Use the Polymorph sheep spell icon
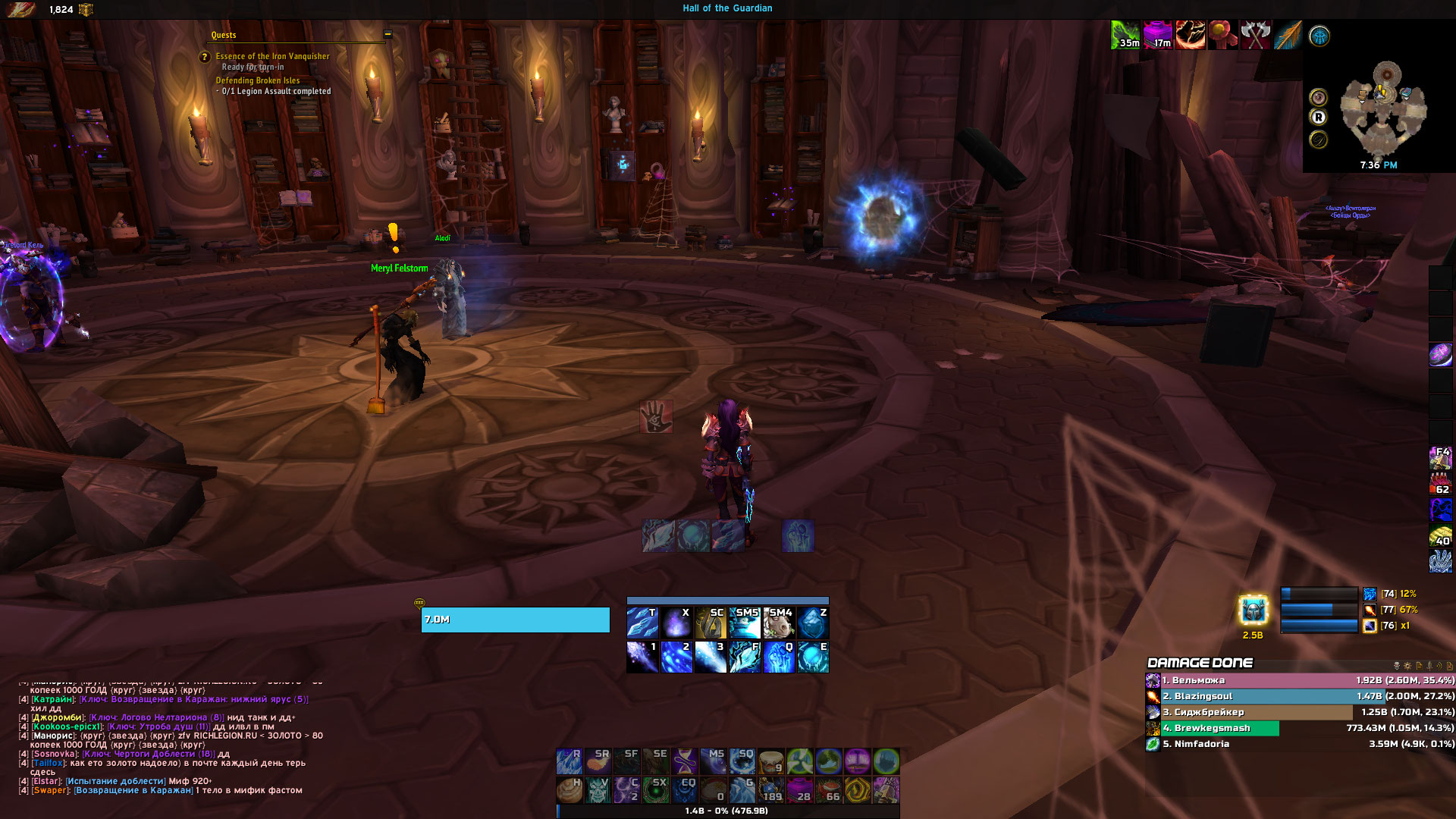This screenshot has width=1456, height=819. click(778, 623)
